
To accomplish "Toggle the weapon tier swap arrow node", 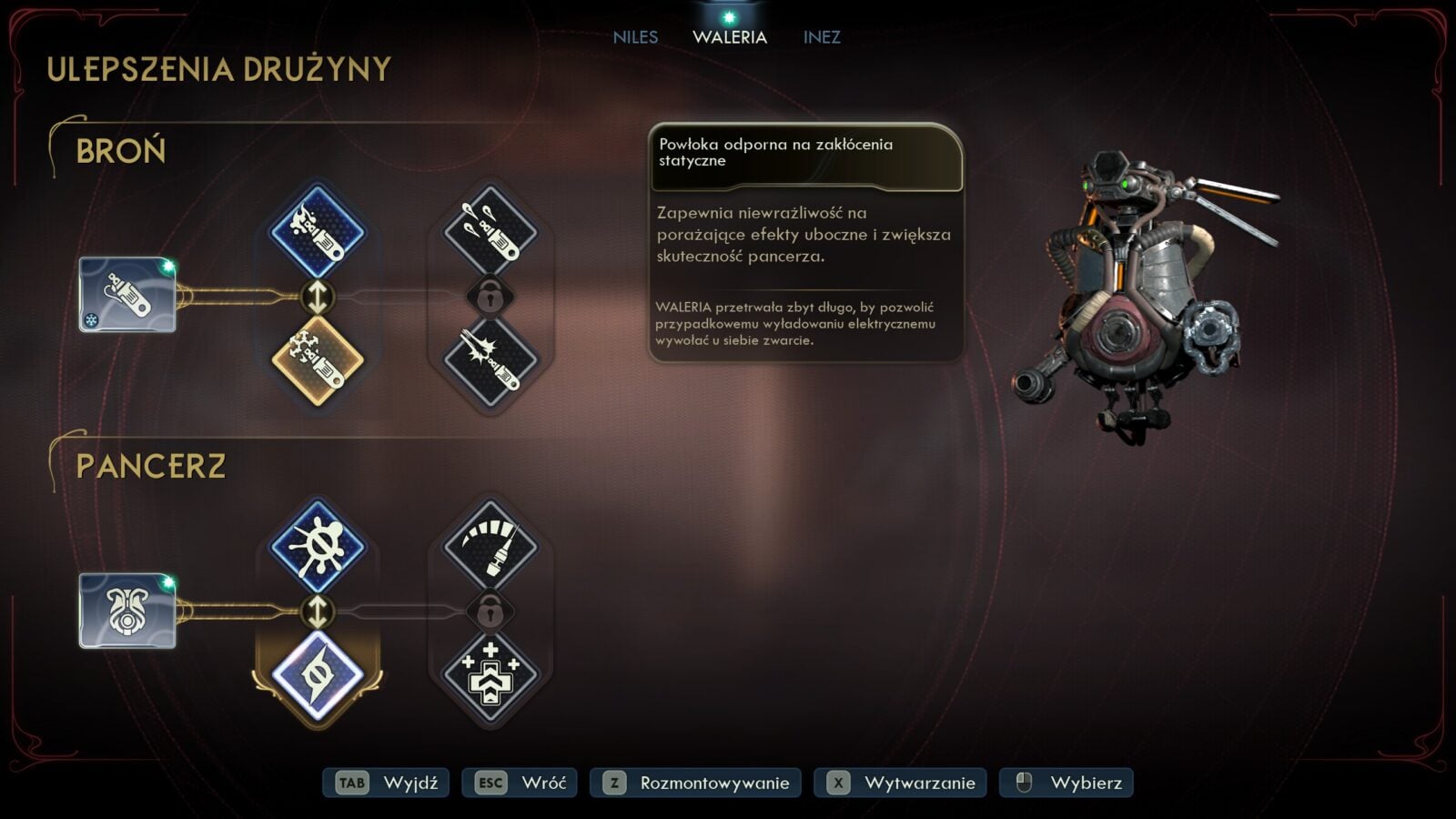I will [318, 296].
